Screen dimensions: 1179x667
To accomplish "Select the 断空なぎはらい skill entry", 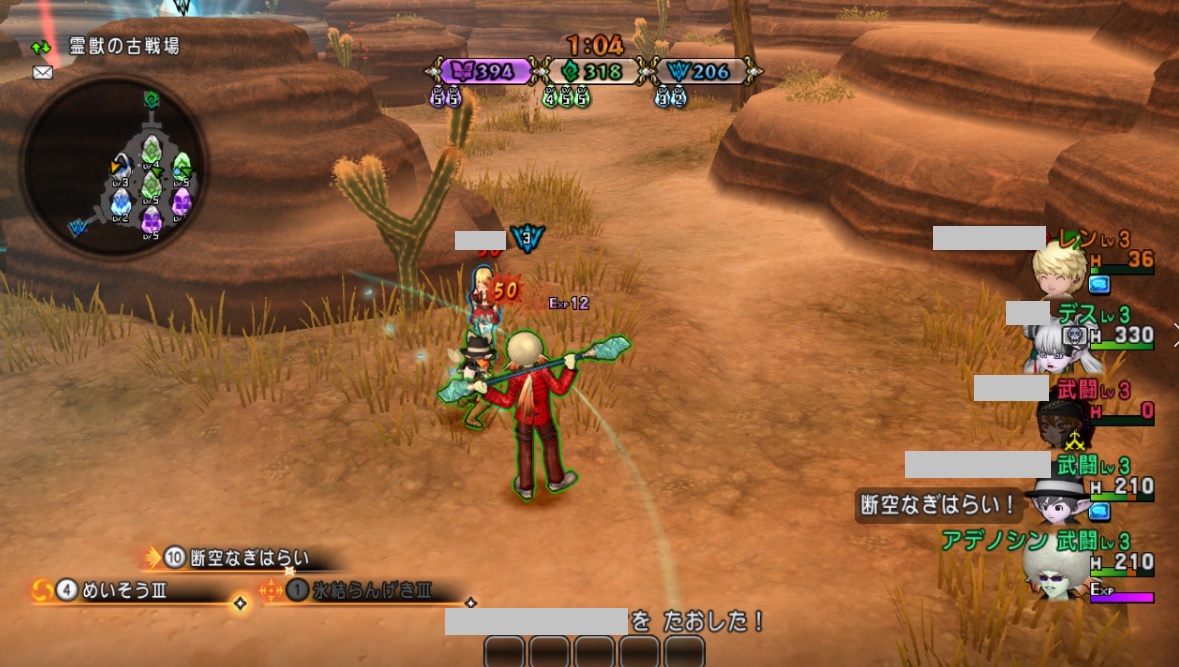I will [x=249, y=558].
